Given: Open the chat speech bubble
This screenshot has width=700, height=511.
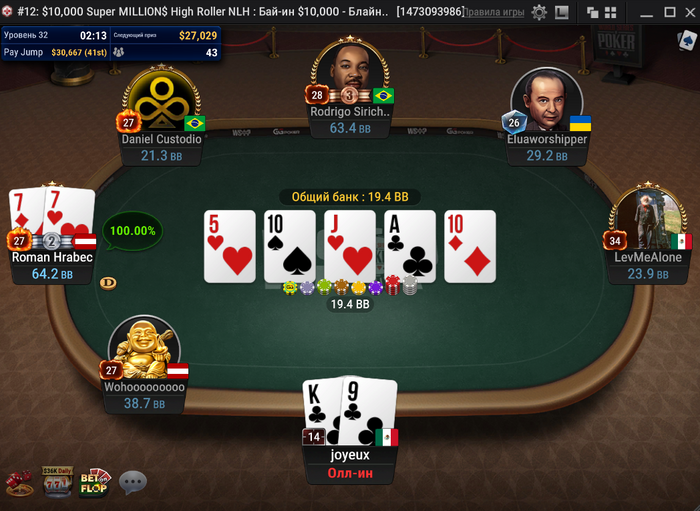Looking at the screenshot, I should click(x=133, y=483).
